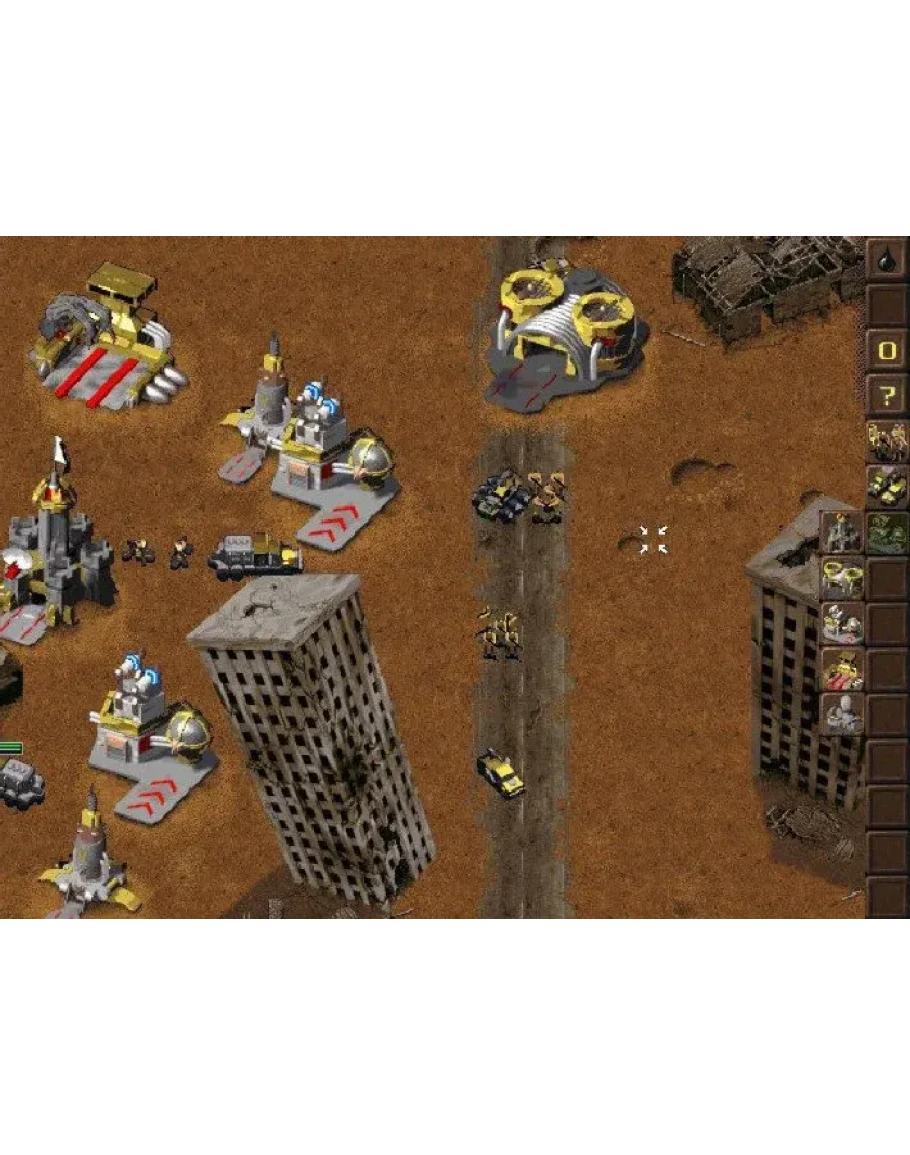Build the power station with dome icon

841,622
